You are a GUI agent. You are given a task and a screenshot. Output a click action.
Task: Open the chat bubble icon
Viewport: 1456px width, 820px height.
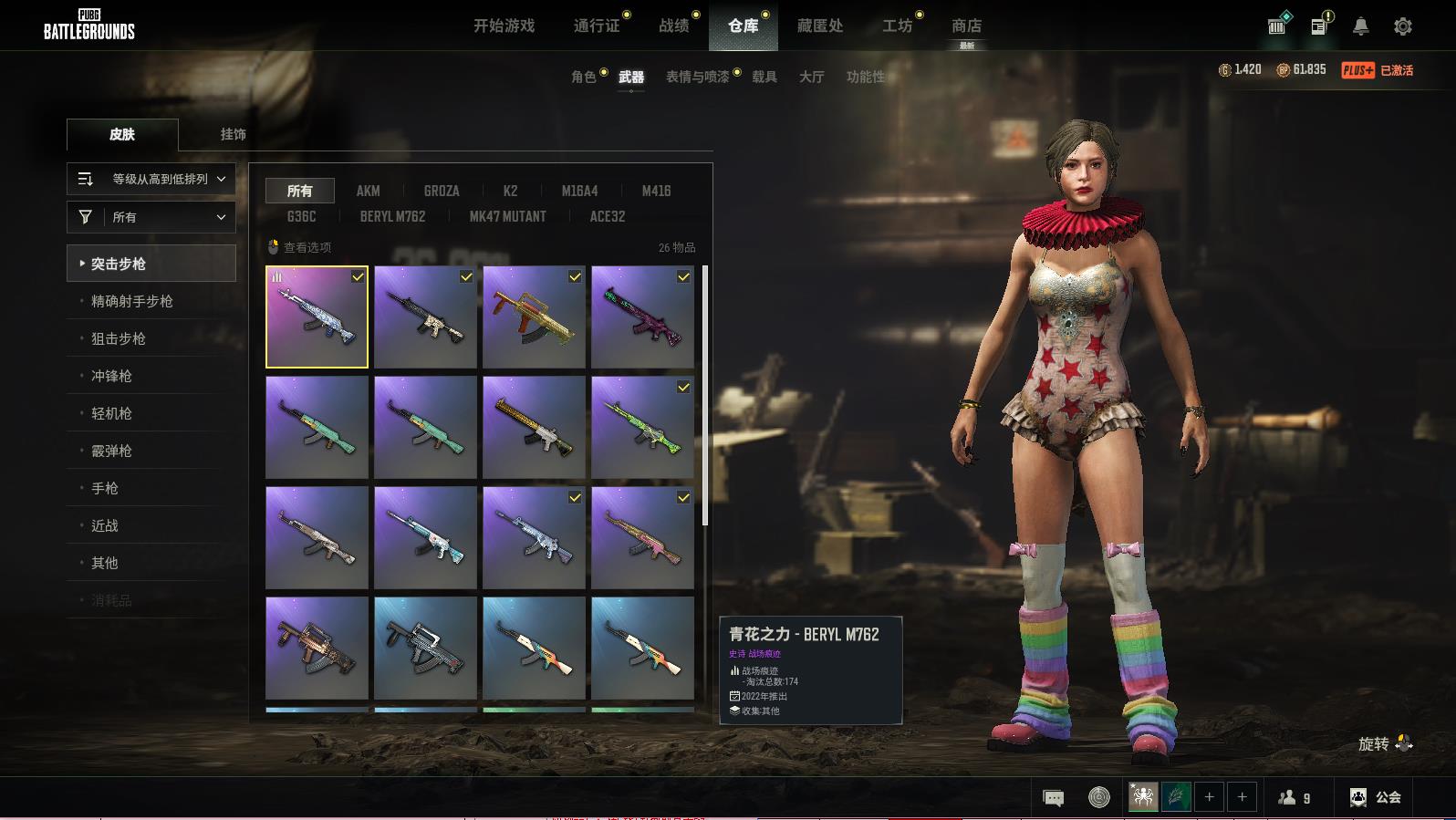coord(1053,798)
